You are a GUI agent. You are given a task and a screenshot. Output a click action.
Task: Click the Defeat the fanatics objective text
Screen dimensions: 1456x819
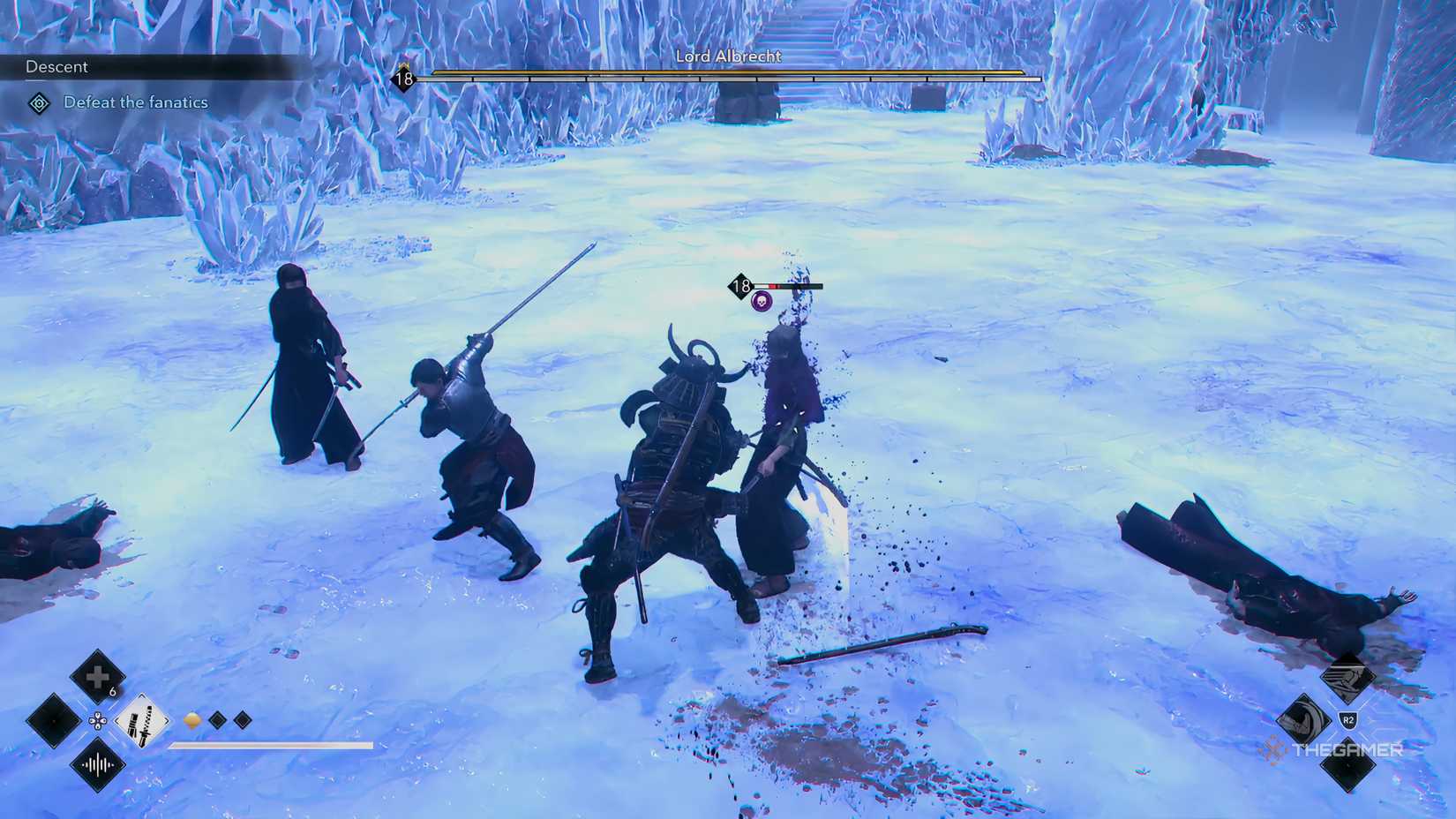point(135,102)
